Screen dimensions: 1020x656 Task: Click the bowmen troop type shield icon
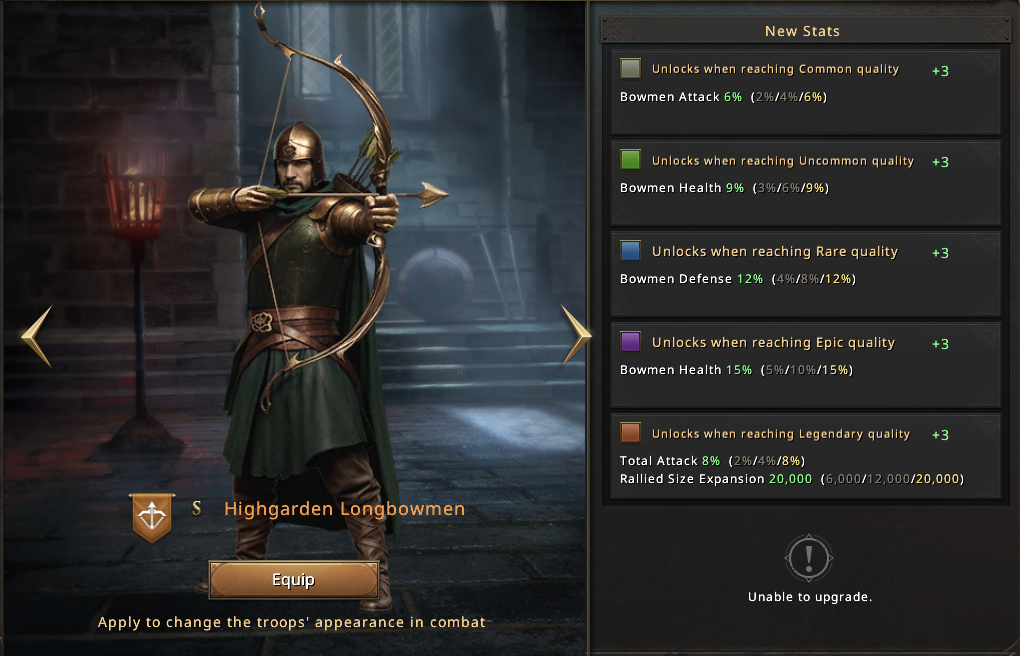tap(151, 517)
